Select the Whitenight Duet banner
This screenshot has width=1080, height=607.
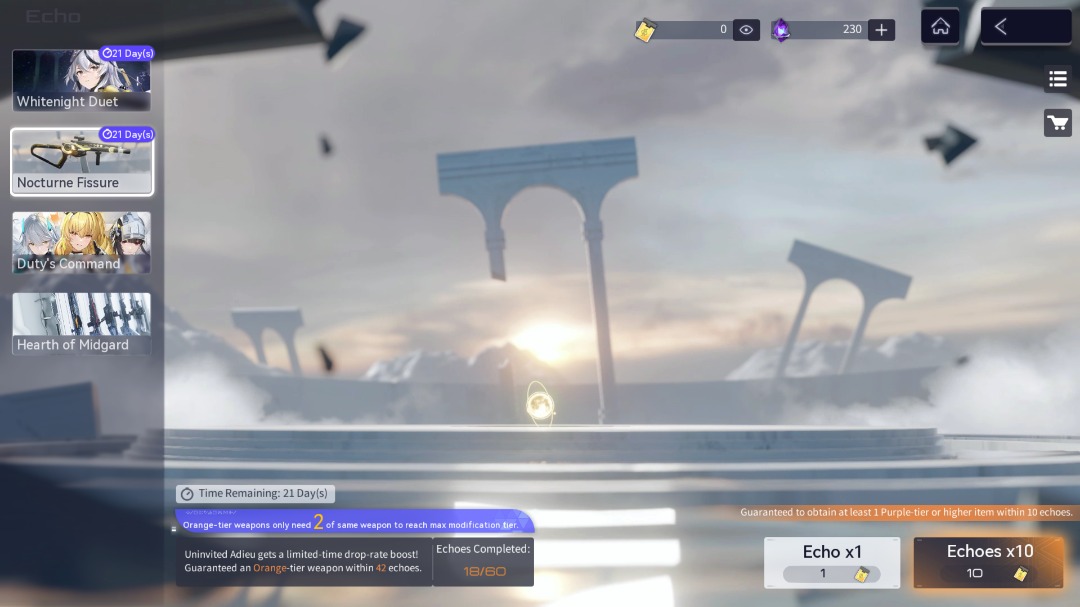pos(81,80)
